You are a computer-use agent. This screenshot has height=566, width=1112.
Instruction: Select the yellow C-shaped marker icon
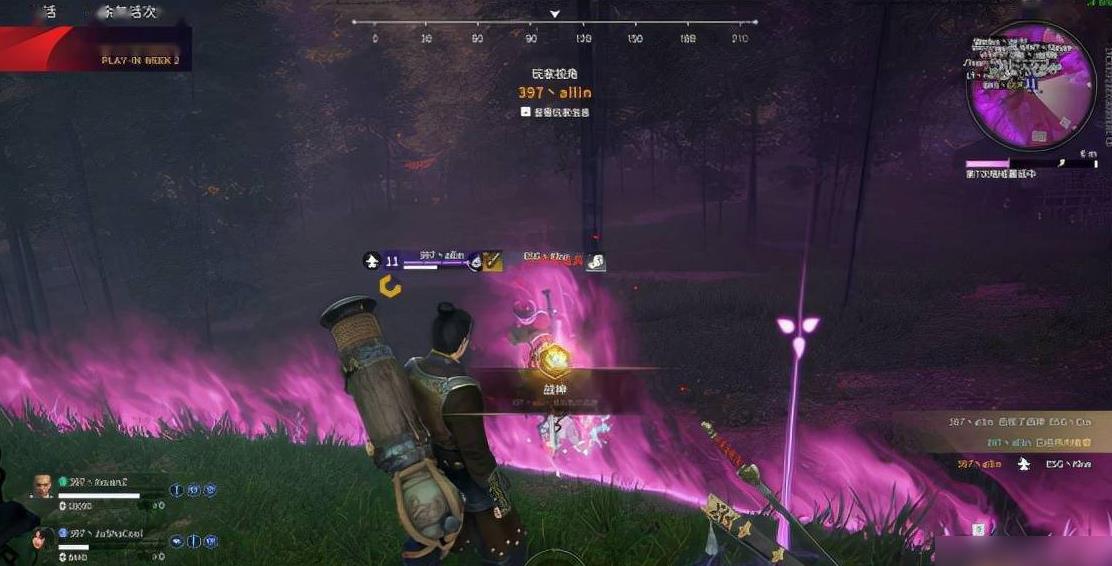391,288
